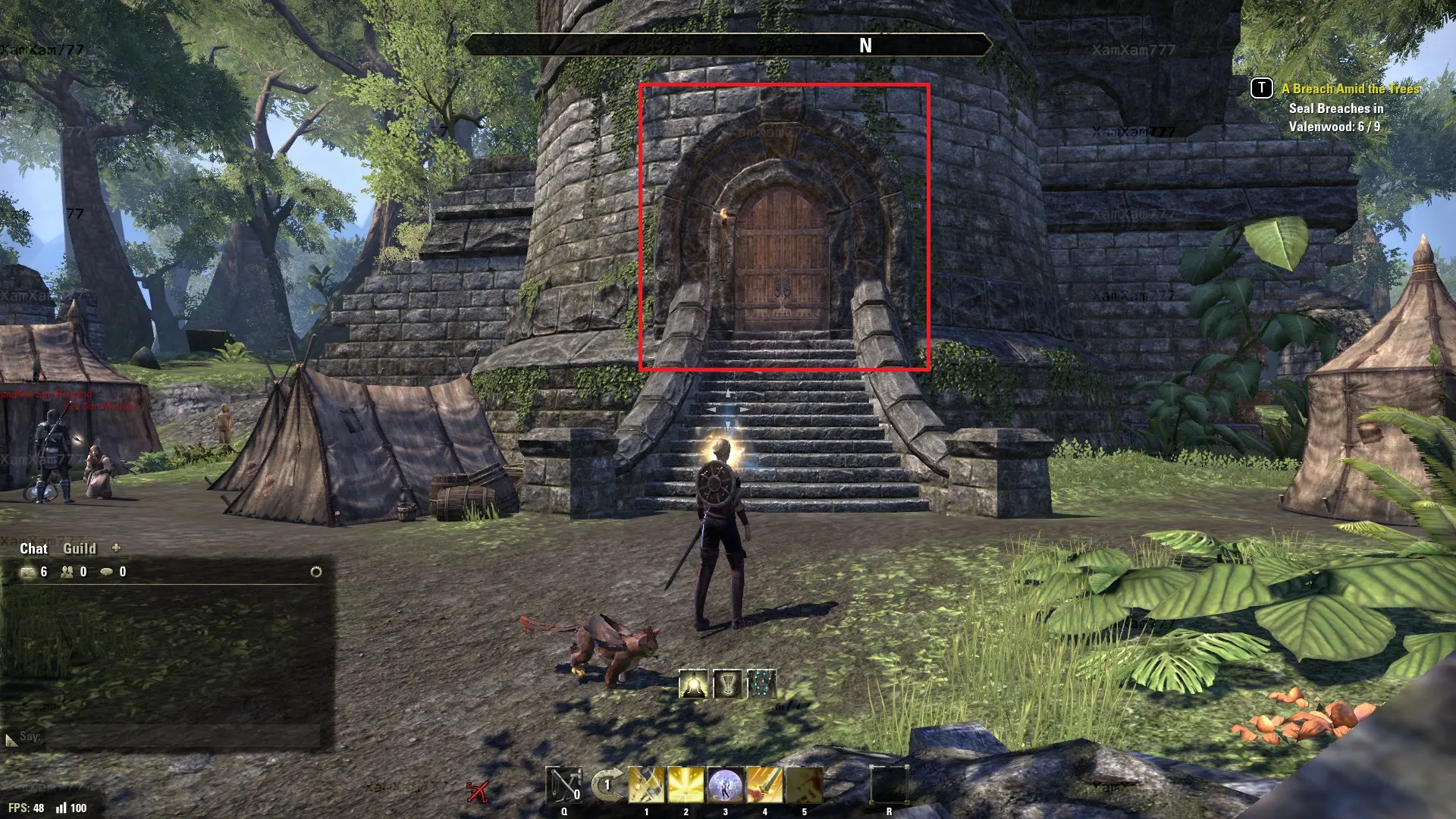Activate the radiant light burst ability
Image resolution: width=1456 pixels, height=819 pixels.
coord(686,785)
